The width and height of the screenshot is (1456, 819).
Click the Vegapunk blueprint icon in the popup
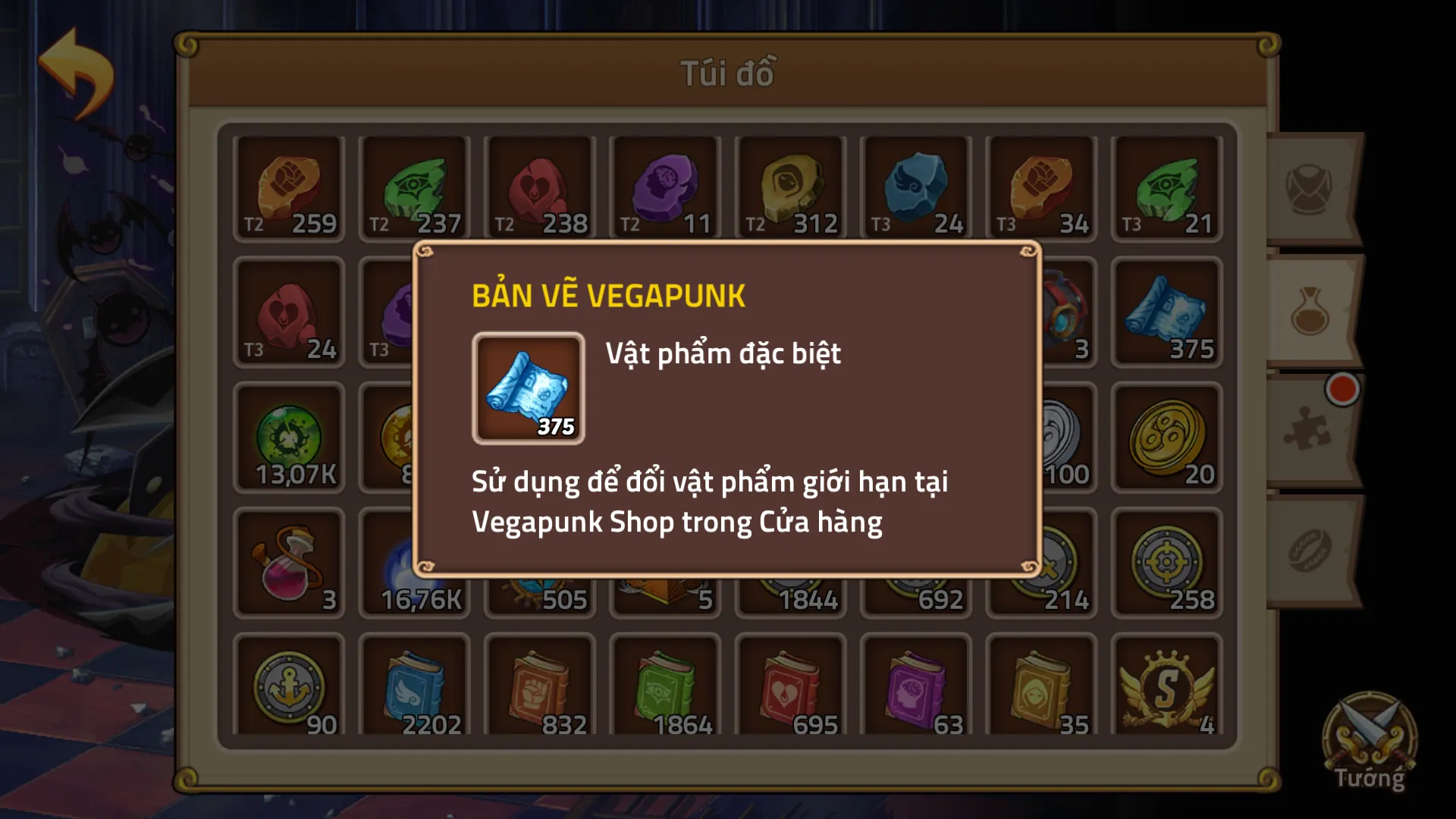click(x=528, y=389)
